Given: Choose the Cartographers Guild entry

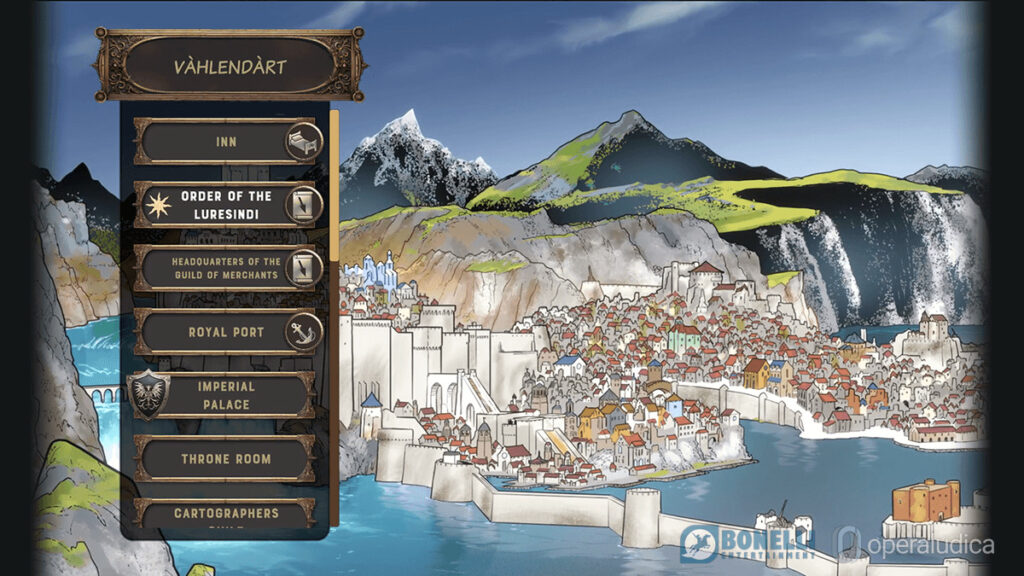Looking at the screenshot, I should [226, 514].
